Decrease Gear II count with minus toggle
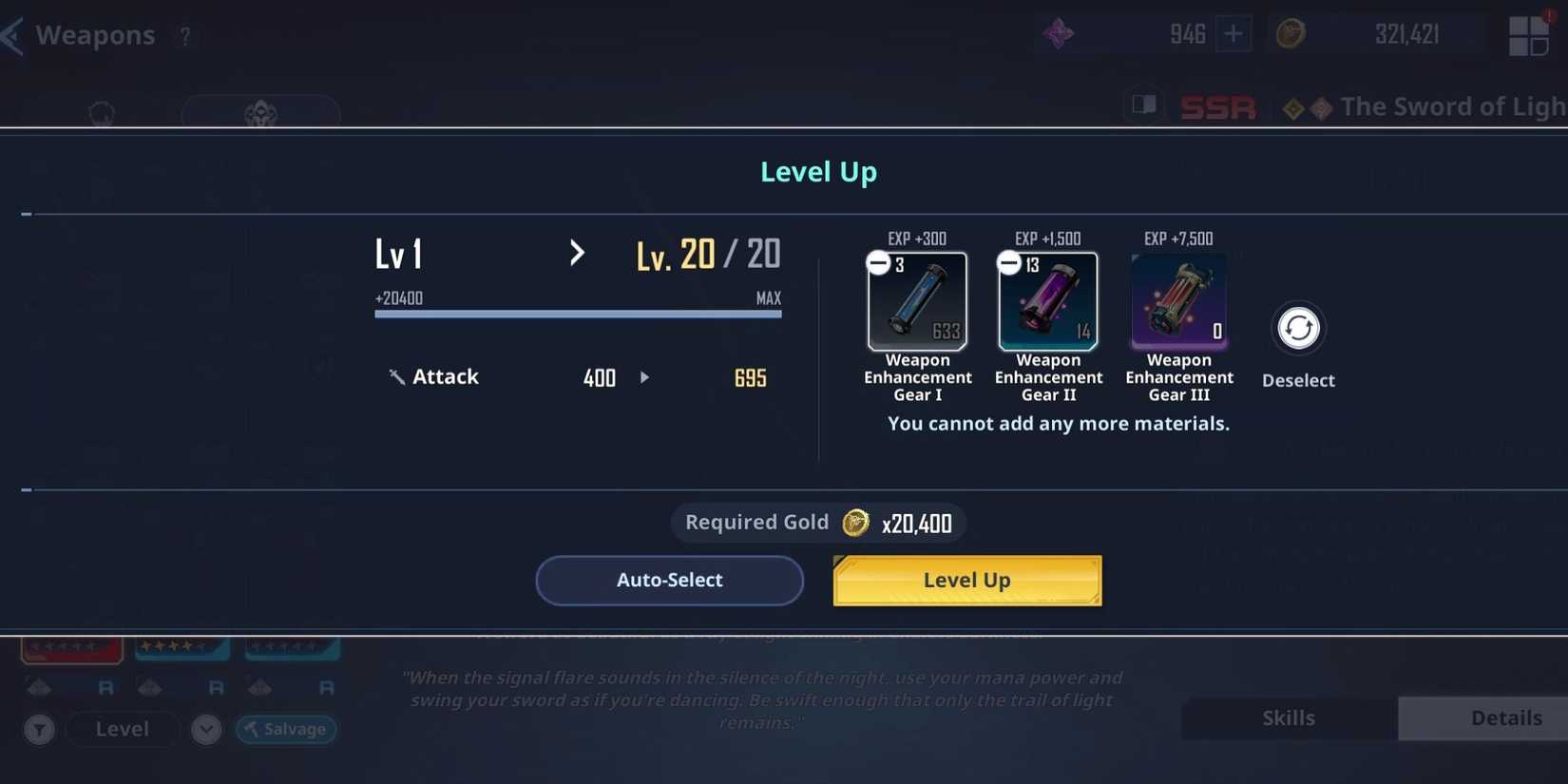This screenshot has height=784, width=1568. 1008,260
